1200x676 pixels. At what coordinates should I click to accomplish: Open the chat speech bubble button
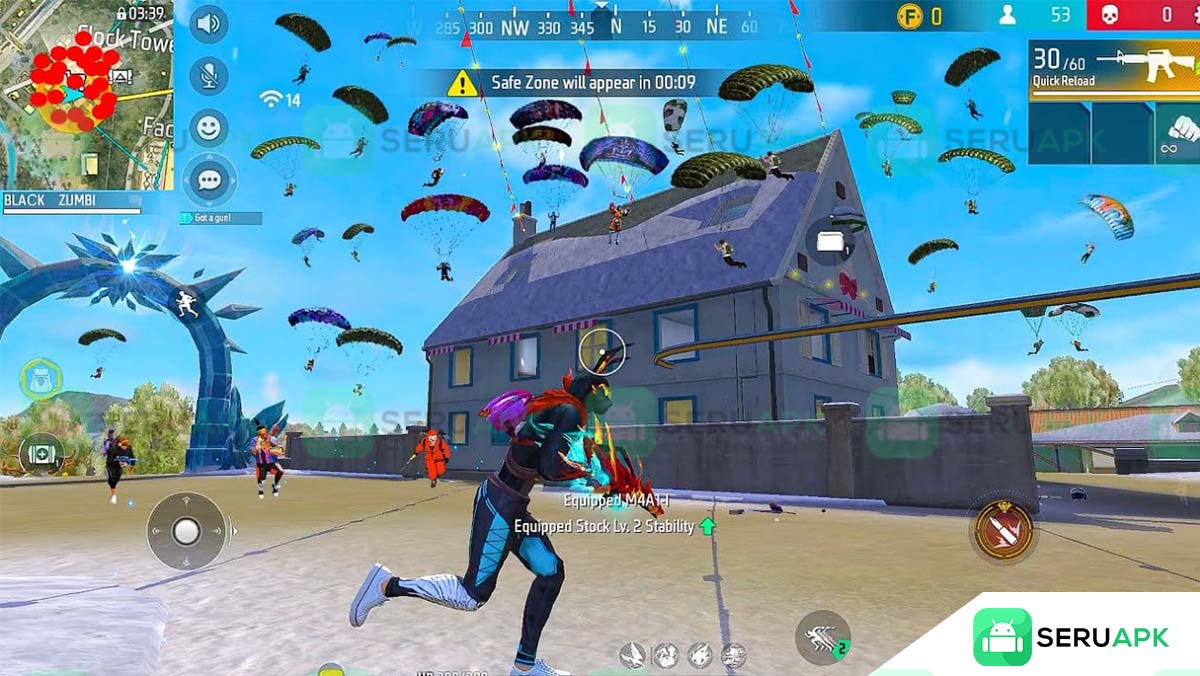point(208,180)
